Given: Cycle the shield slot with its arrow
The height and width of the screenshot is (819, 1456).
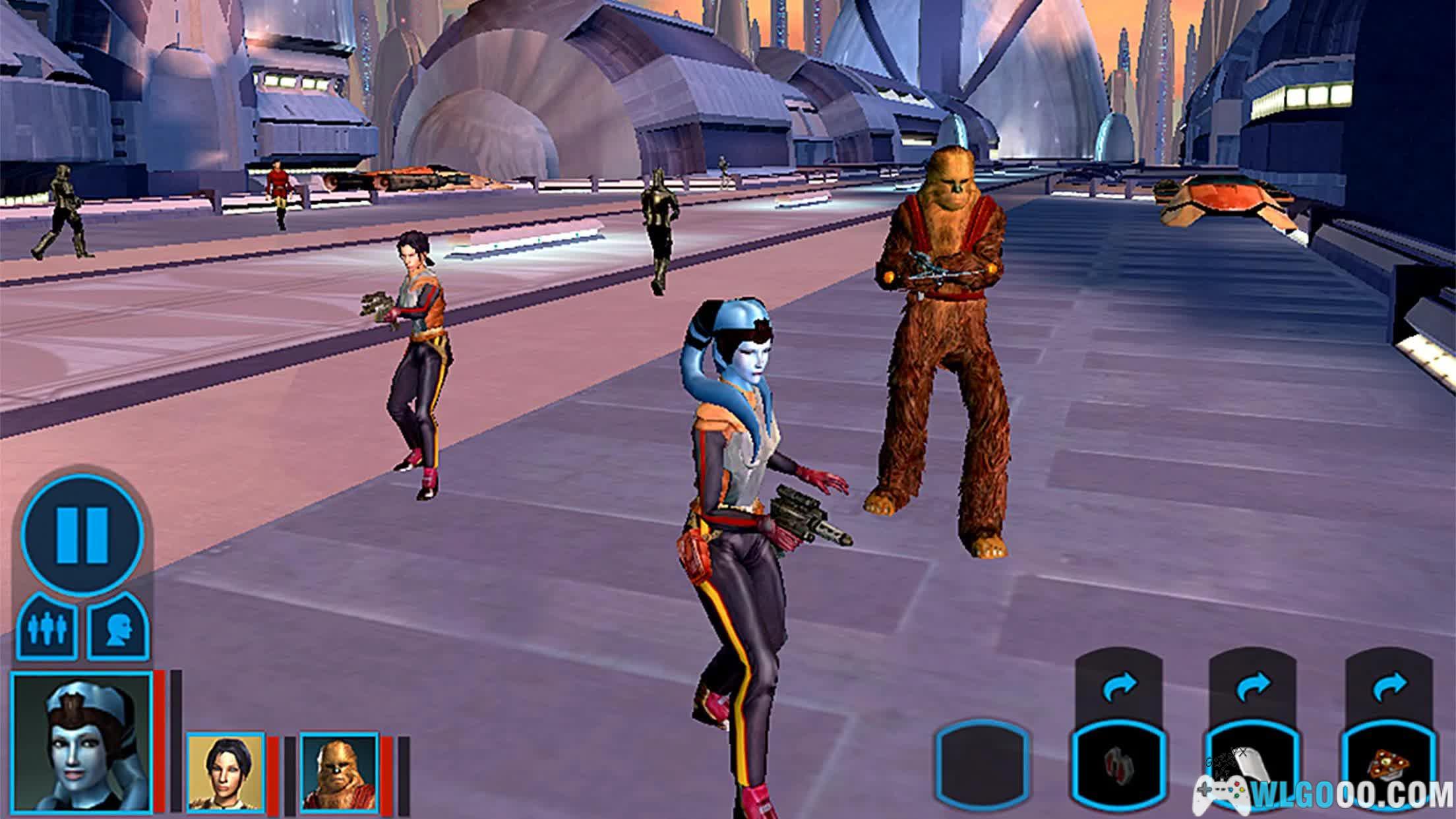Looking at the screenshot, I should click(x=1252, y=688).
